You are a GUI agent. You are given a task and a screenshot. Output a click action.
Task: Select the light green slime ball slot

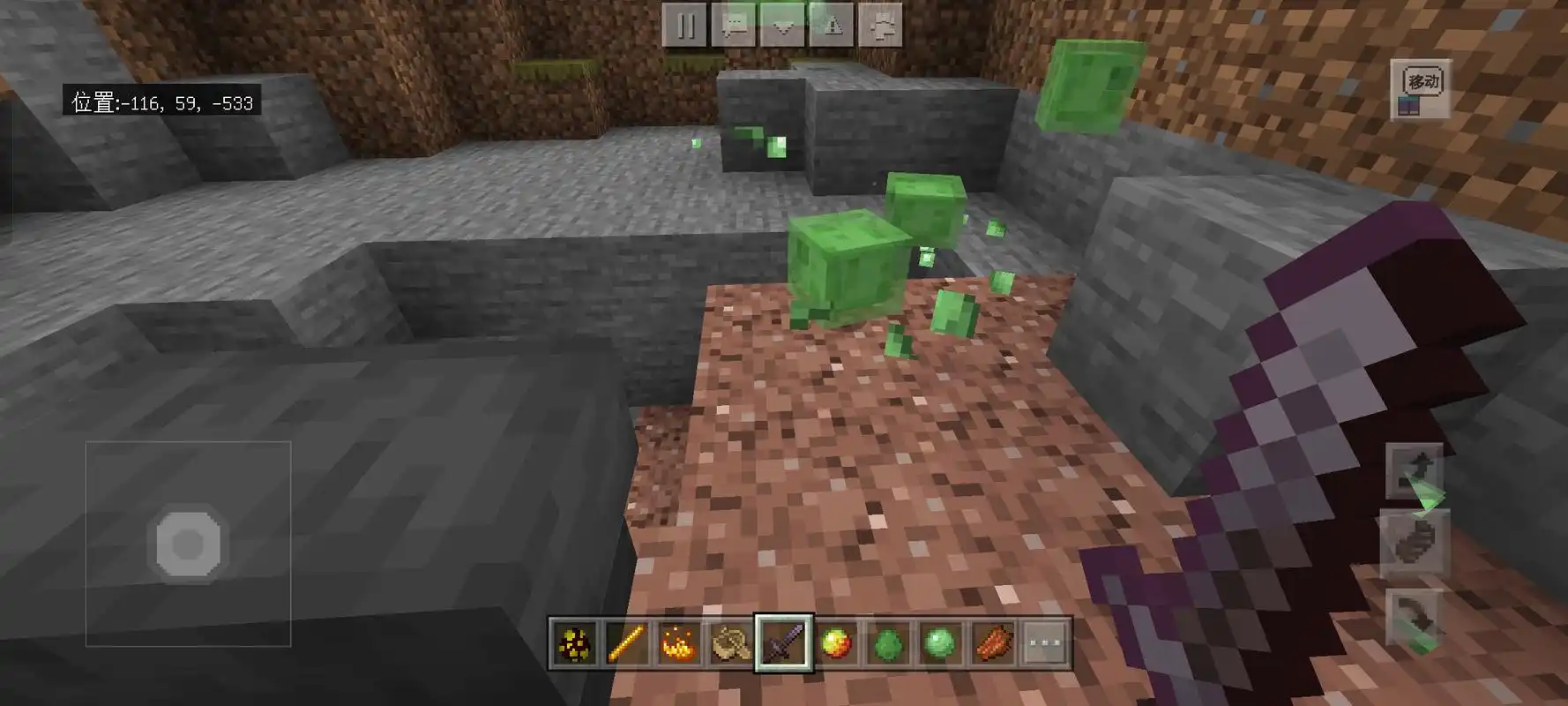[939, 643]
